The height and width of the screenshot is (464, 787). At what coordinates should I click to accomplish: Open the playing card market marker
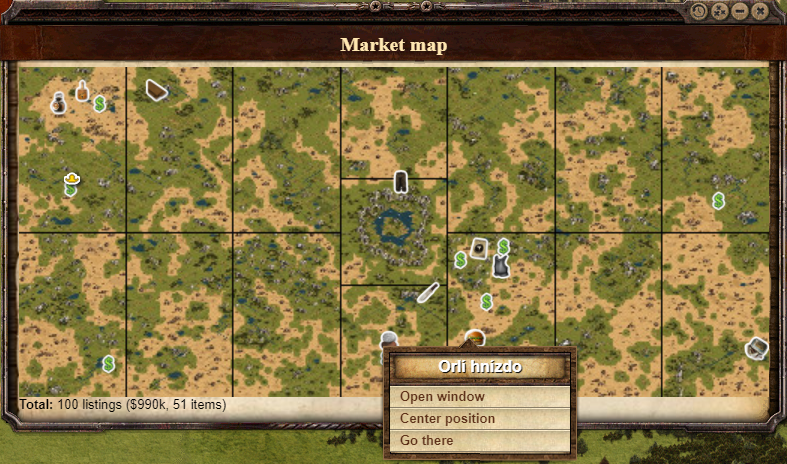click(479, 248)
